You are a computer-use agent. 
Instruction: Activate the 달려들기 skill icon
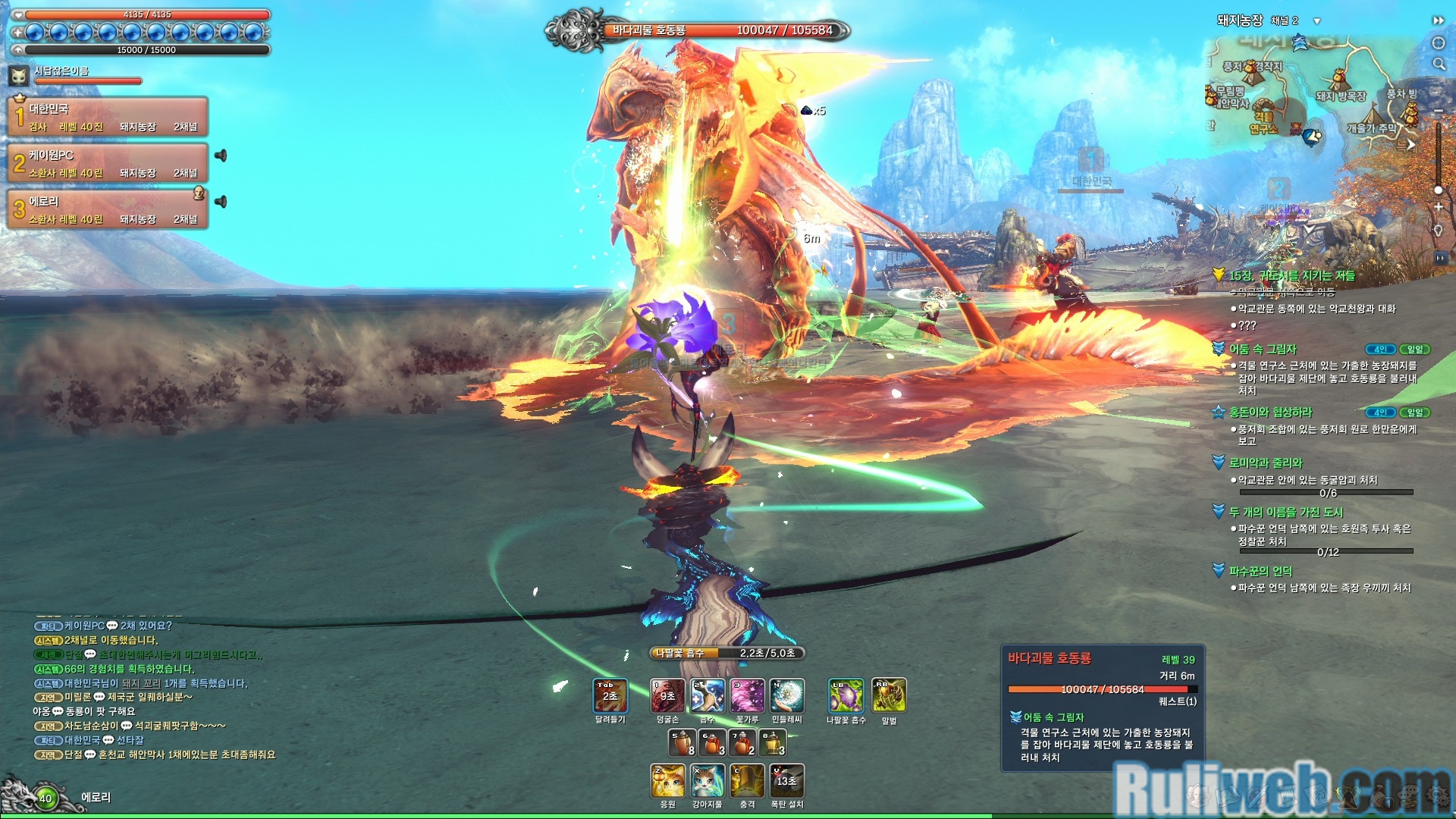click(610, 695)
